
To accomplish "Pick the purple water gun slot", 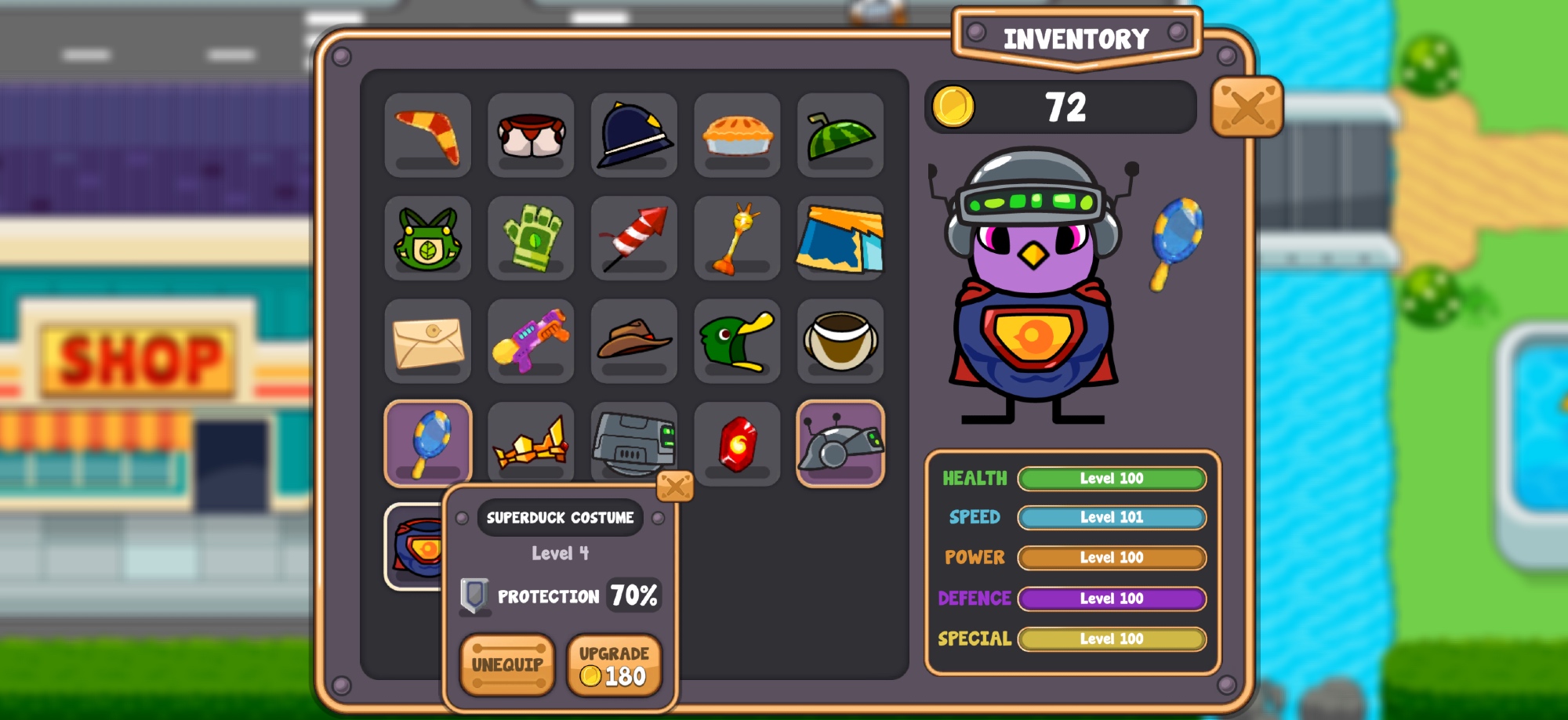I will 531,341.
